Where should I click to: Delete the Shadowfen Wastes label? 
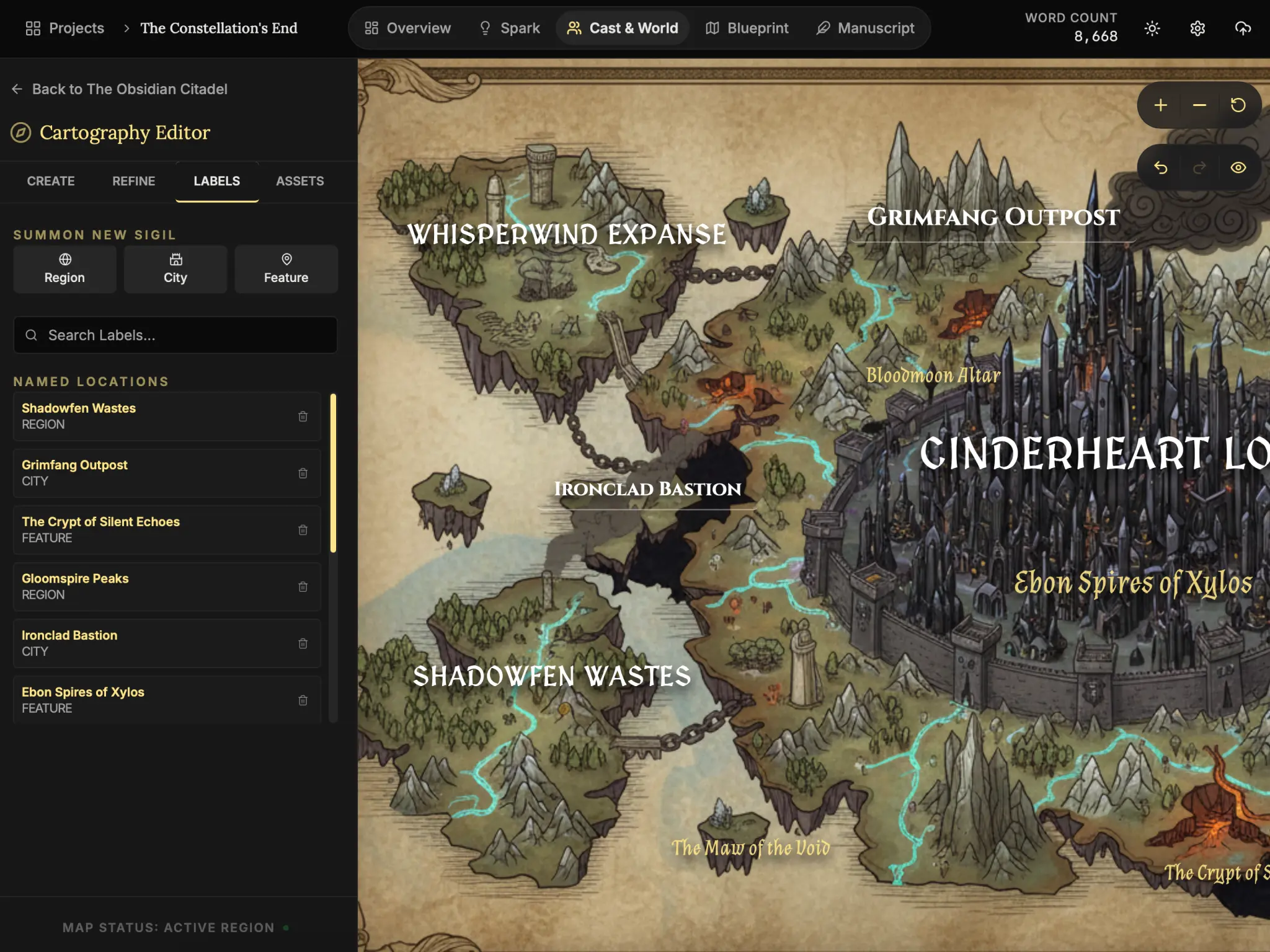[303, 416]
